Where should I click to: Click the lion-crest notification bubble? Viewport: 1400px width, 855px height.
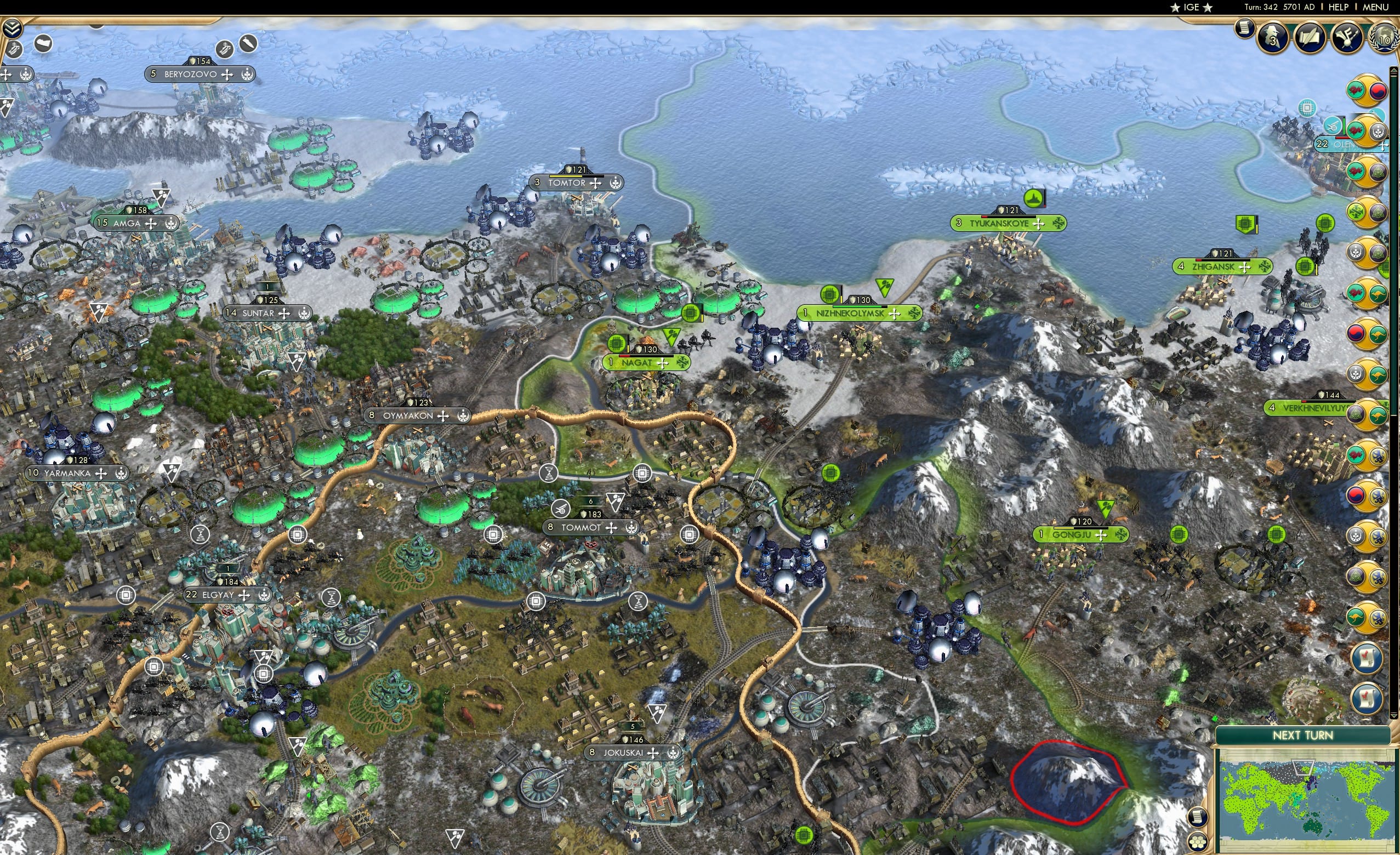tap(1379, 455)
